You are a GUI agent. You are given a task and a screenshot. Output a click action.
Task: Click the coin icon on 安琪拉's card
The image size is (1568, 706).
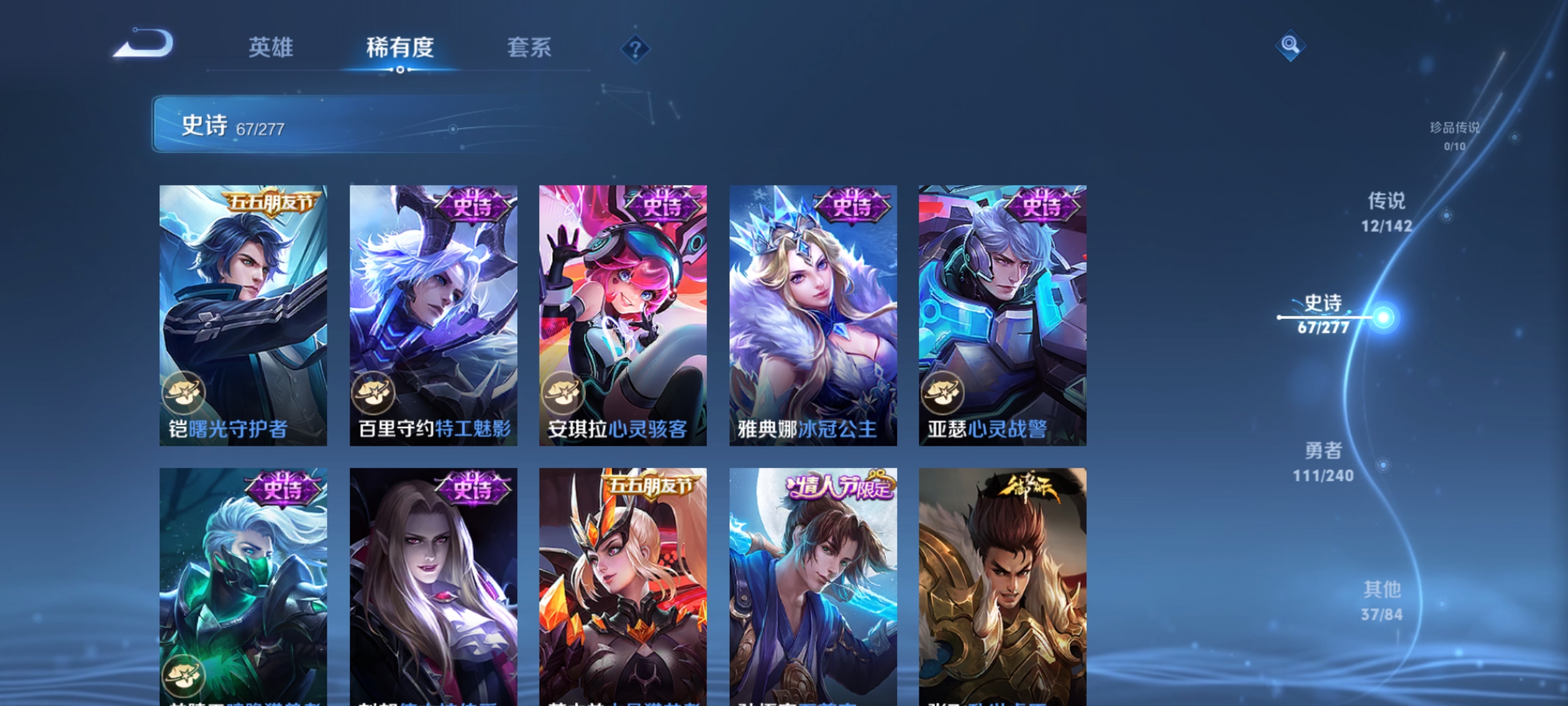[563, 392]
